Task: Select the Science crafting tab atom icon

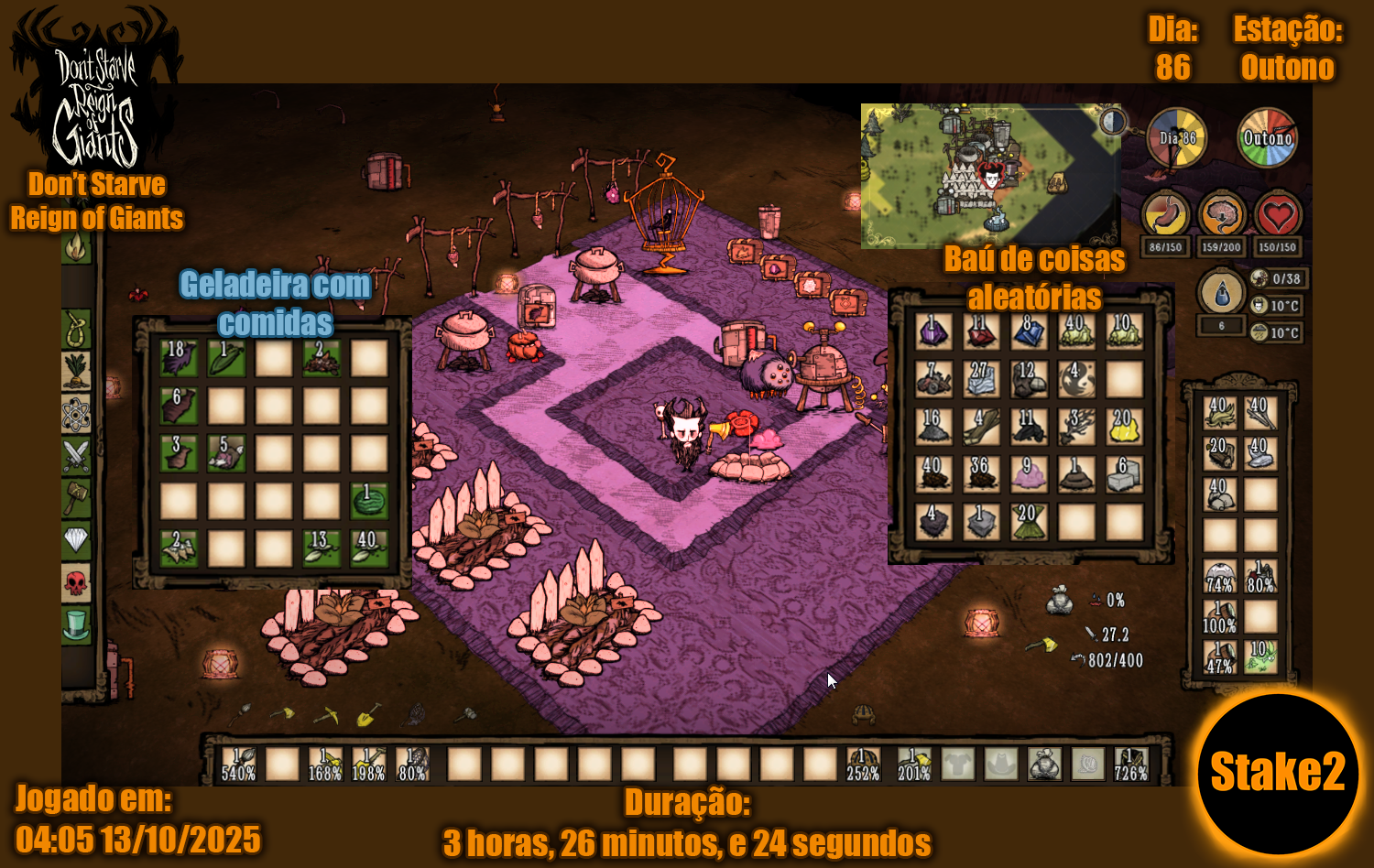Action: [x=76, y=414]
